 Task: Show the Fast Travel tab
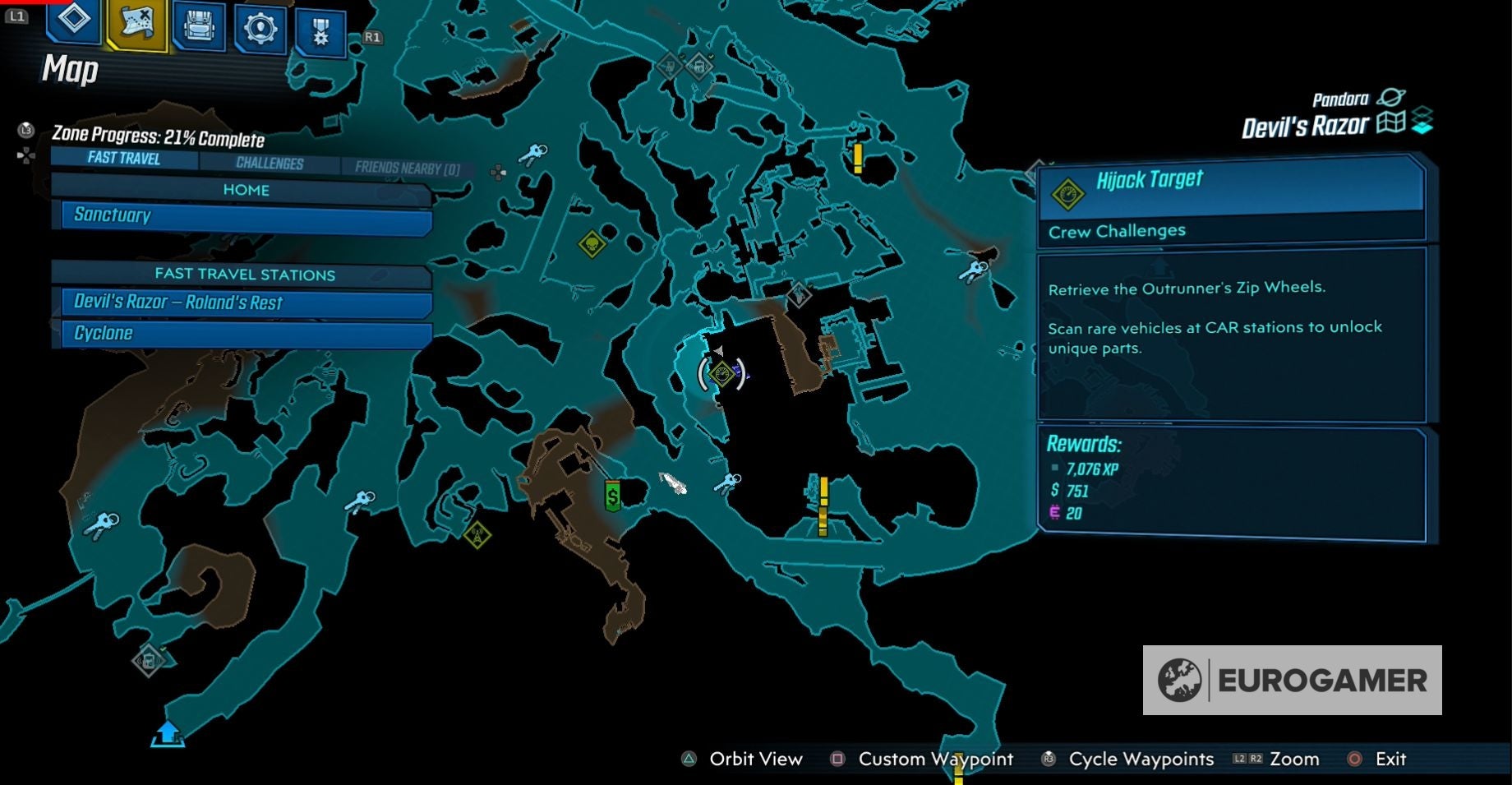tap(124, 158)
